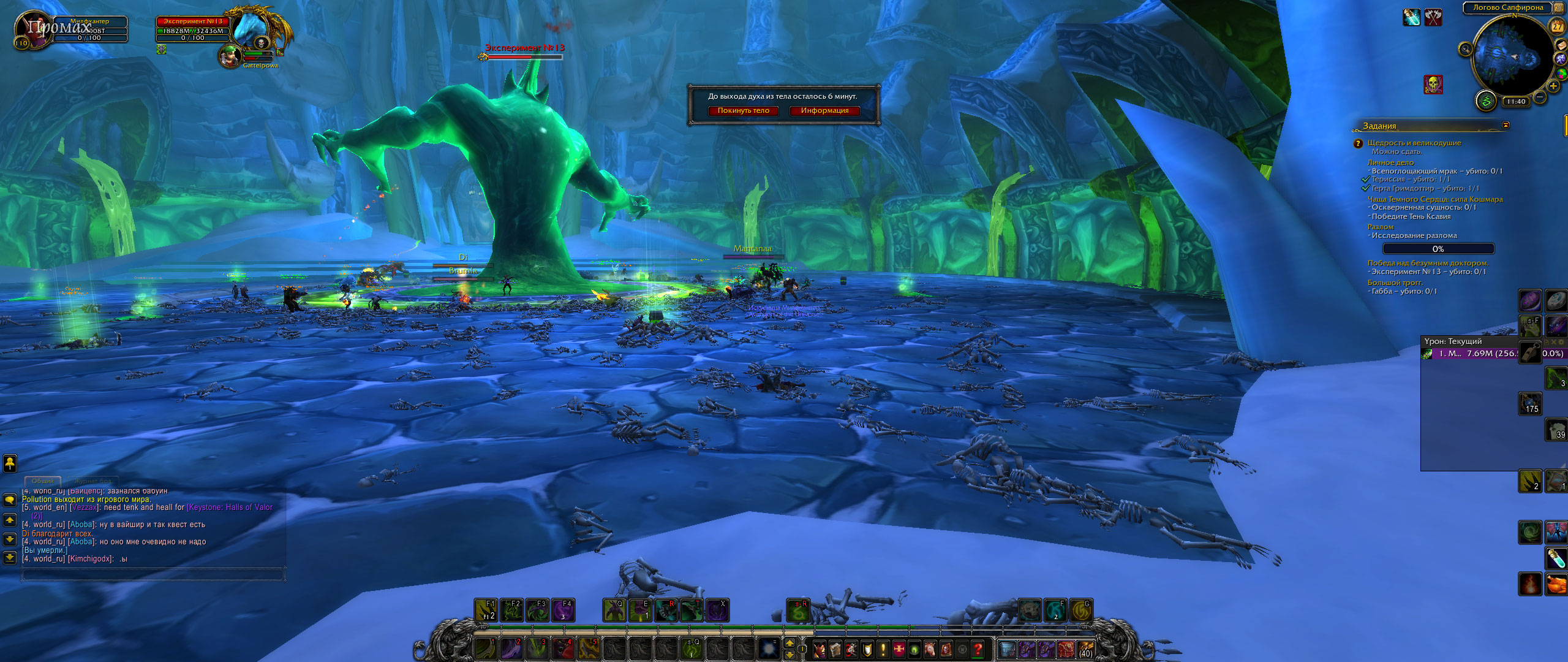Open the speech bubble chat menu button
The width and height of the screenshot is (1568, 662).
(10, 500)
